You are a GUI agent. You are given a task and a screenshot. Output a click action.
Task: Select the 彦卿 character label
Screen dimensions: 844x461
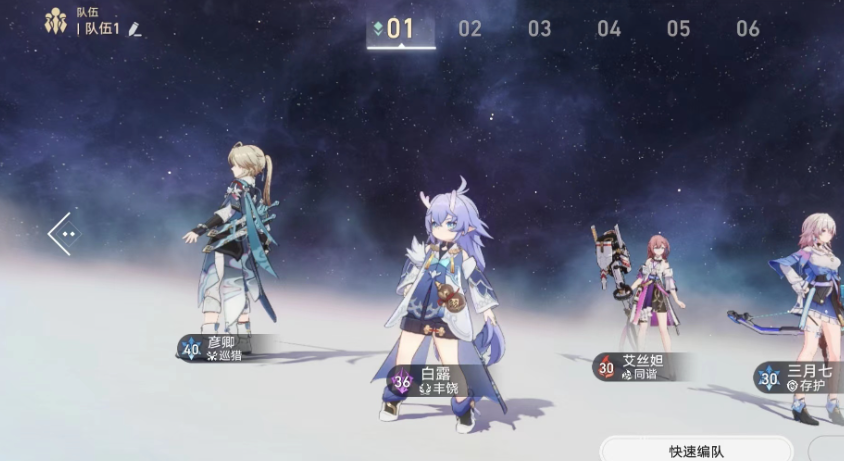tap(225, 348)
